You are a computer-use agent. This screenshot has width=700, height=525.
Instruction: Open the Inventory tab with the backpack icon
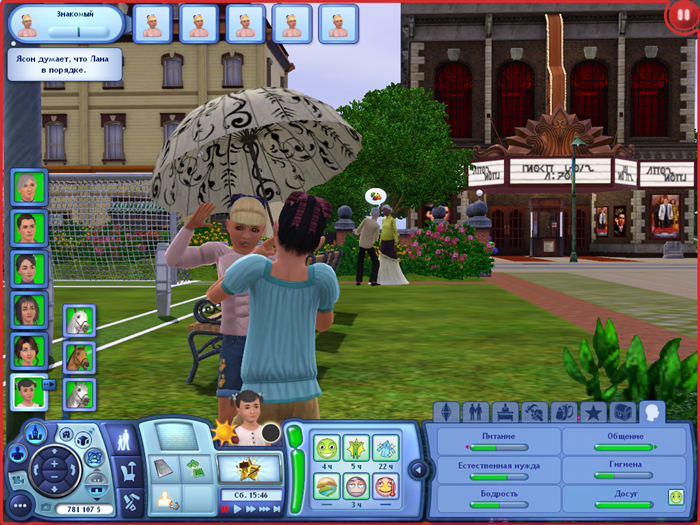pos(563,411)
